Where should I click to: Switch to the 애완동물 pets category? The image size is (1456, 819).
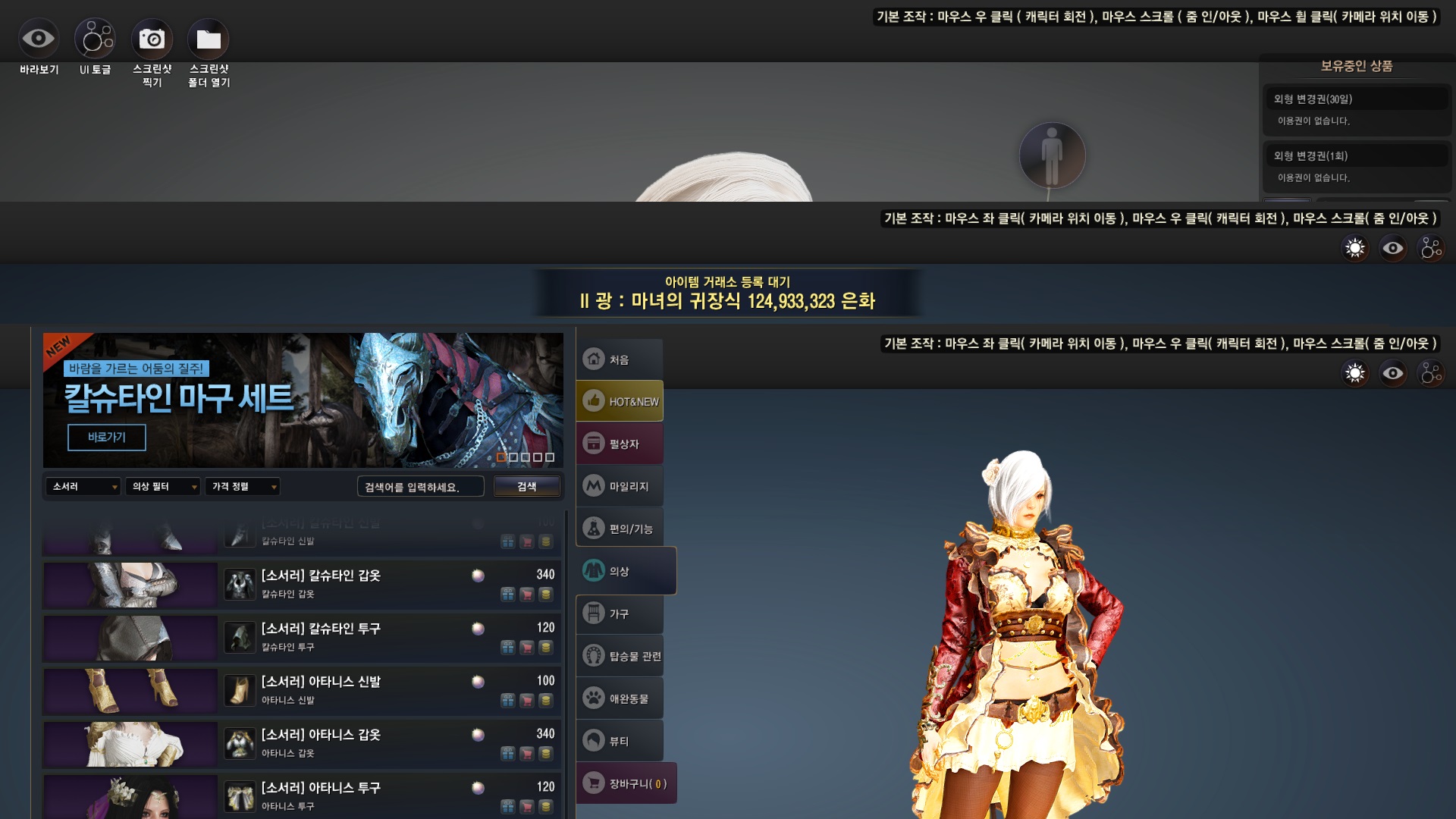point(620,698)
